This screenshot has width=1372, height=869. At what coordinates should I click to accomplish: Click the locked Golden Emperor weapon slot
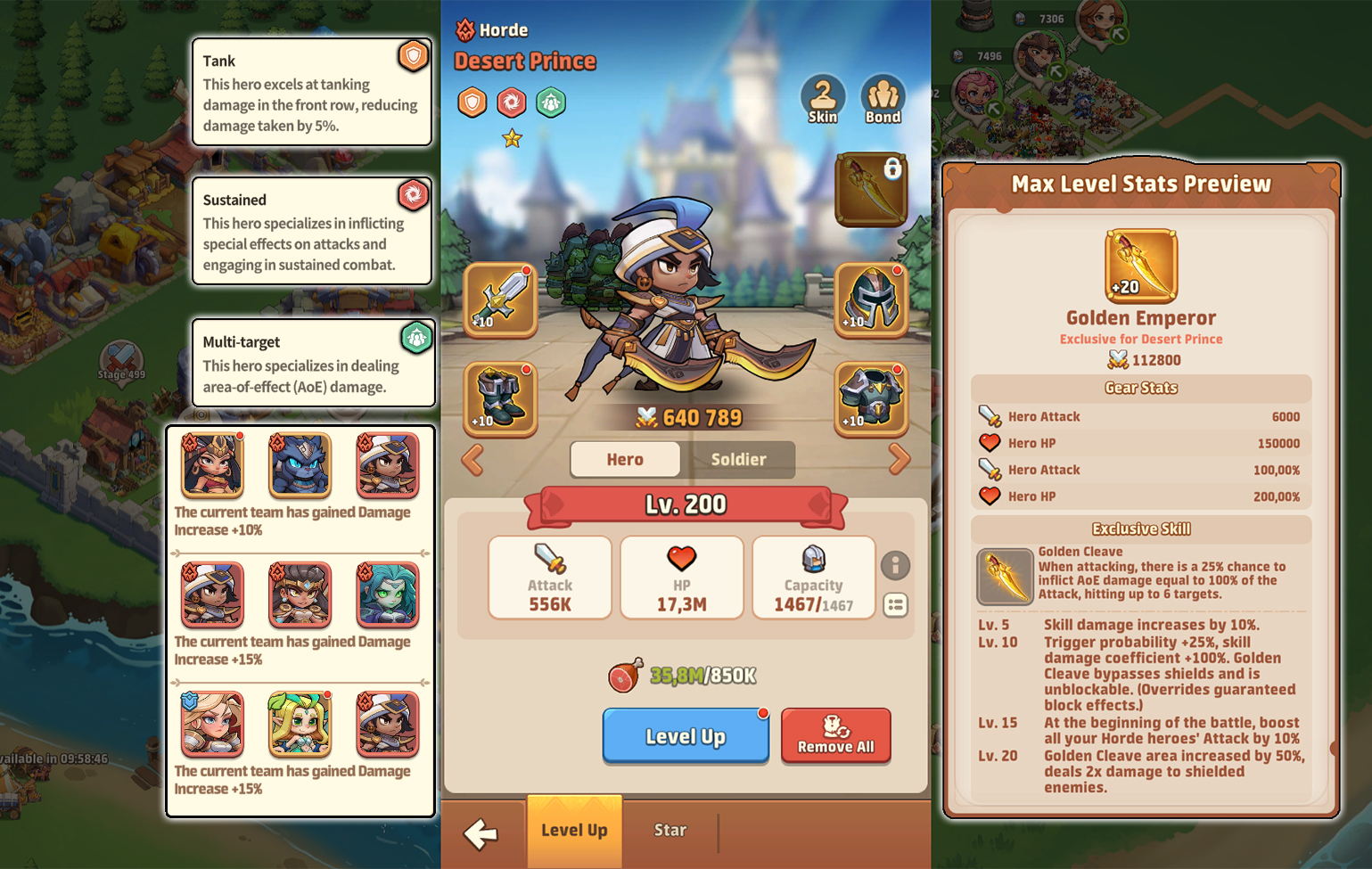871,189
